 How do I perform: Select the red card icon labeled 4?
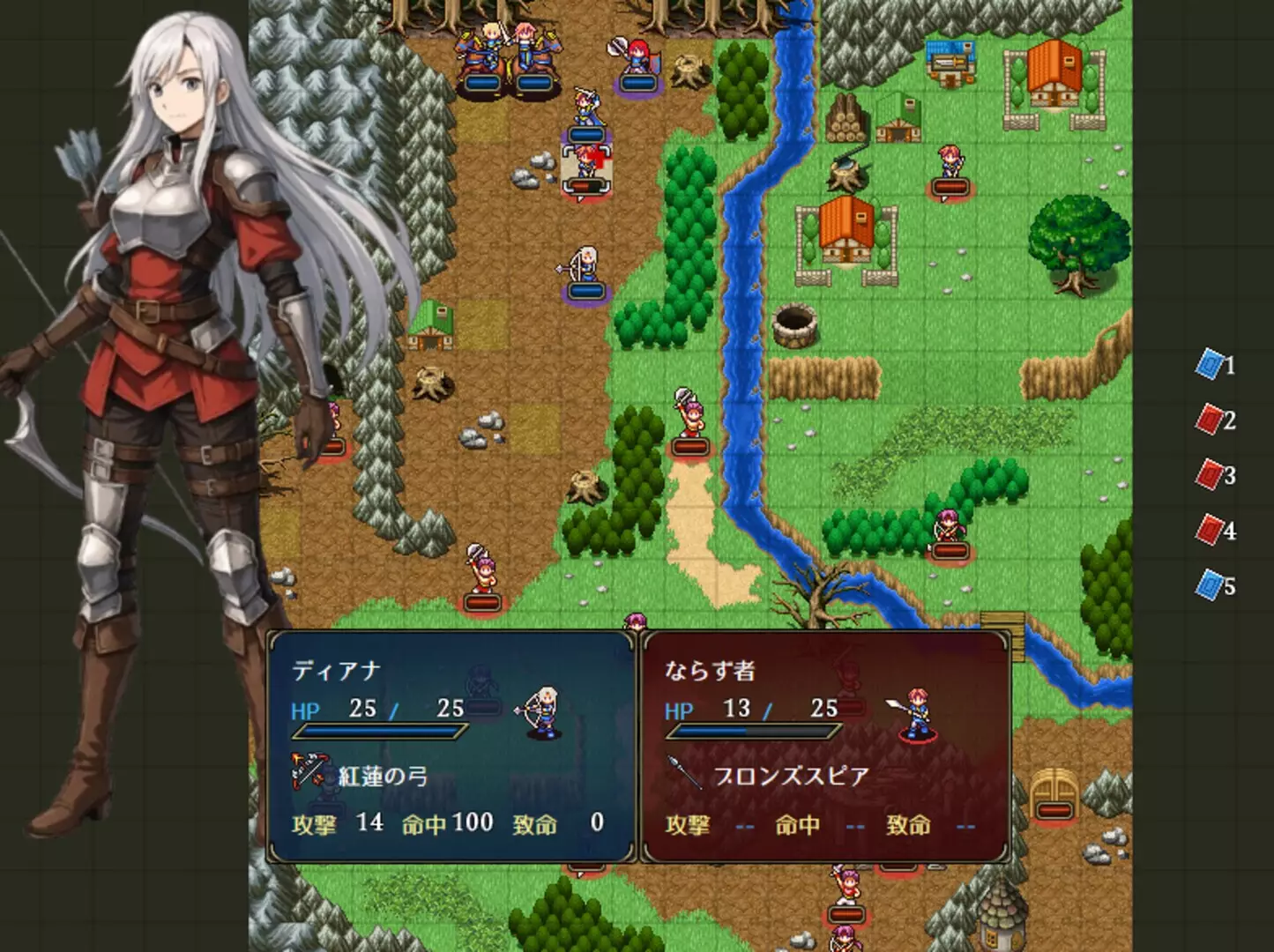pos(1211,527)
